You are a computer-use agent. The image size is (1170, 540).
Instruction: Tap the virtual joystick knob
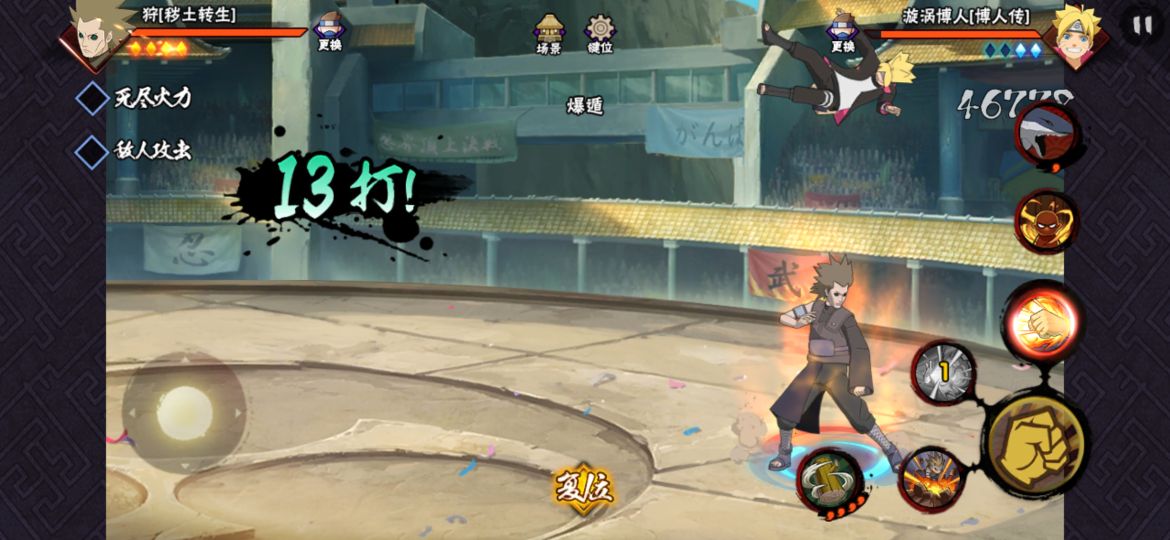point(185,412)
